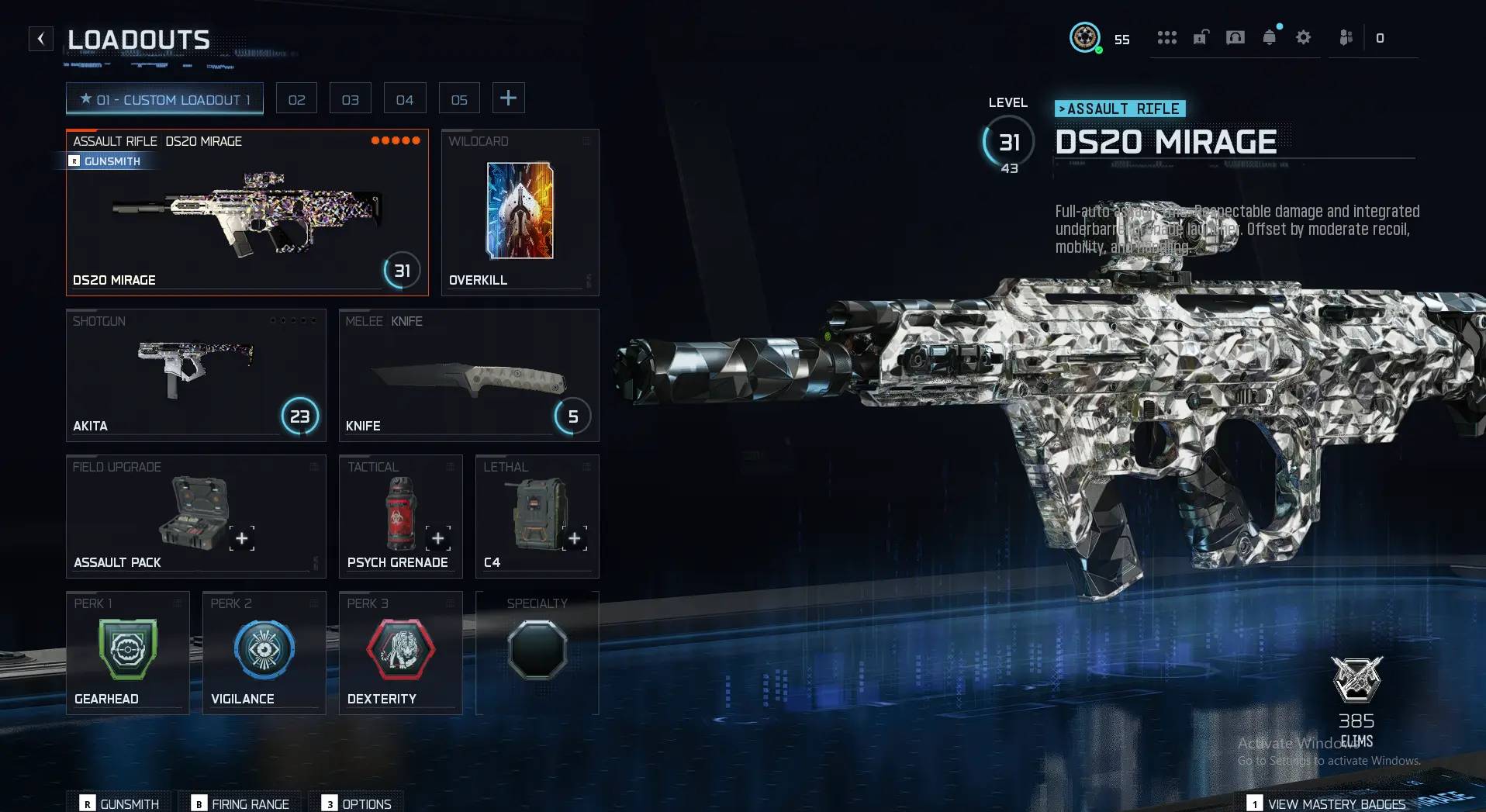1486x812 pixels.
Task: Click the Vigilance perk icon
Action: pyautogui.click(x=264, y=650)
